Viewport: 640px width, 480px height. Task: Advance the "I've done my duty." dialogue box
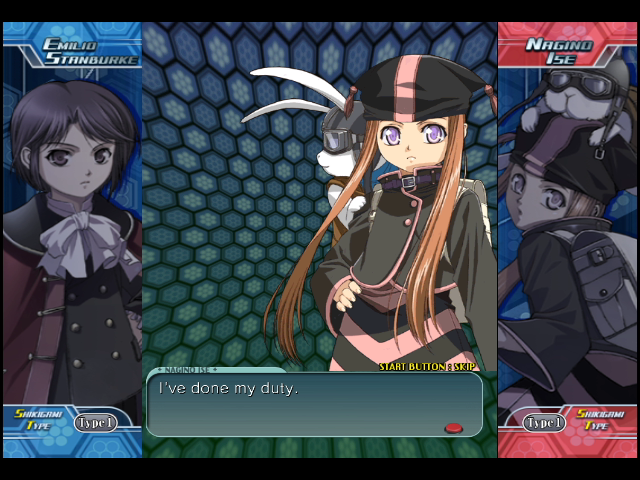coord(314,404)
